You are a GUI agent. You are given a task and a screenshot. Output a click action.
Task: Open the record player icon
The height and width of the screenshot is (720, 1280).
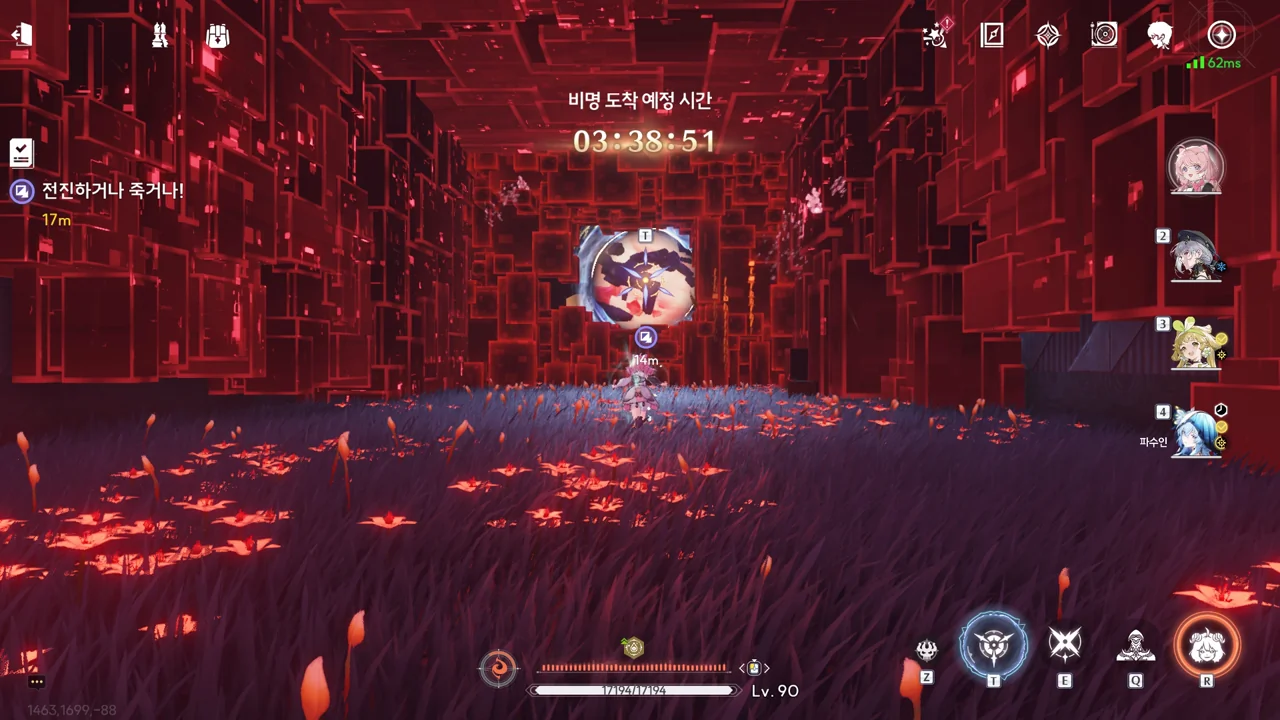pyautogui.click(x=1104, y=35)
